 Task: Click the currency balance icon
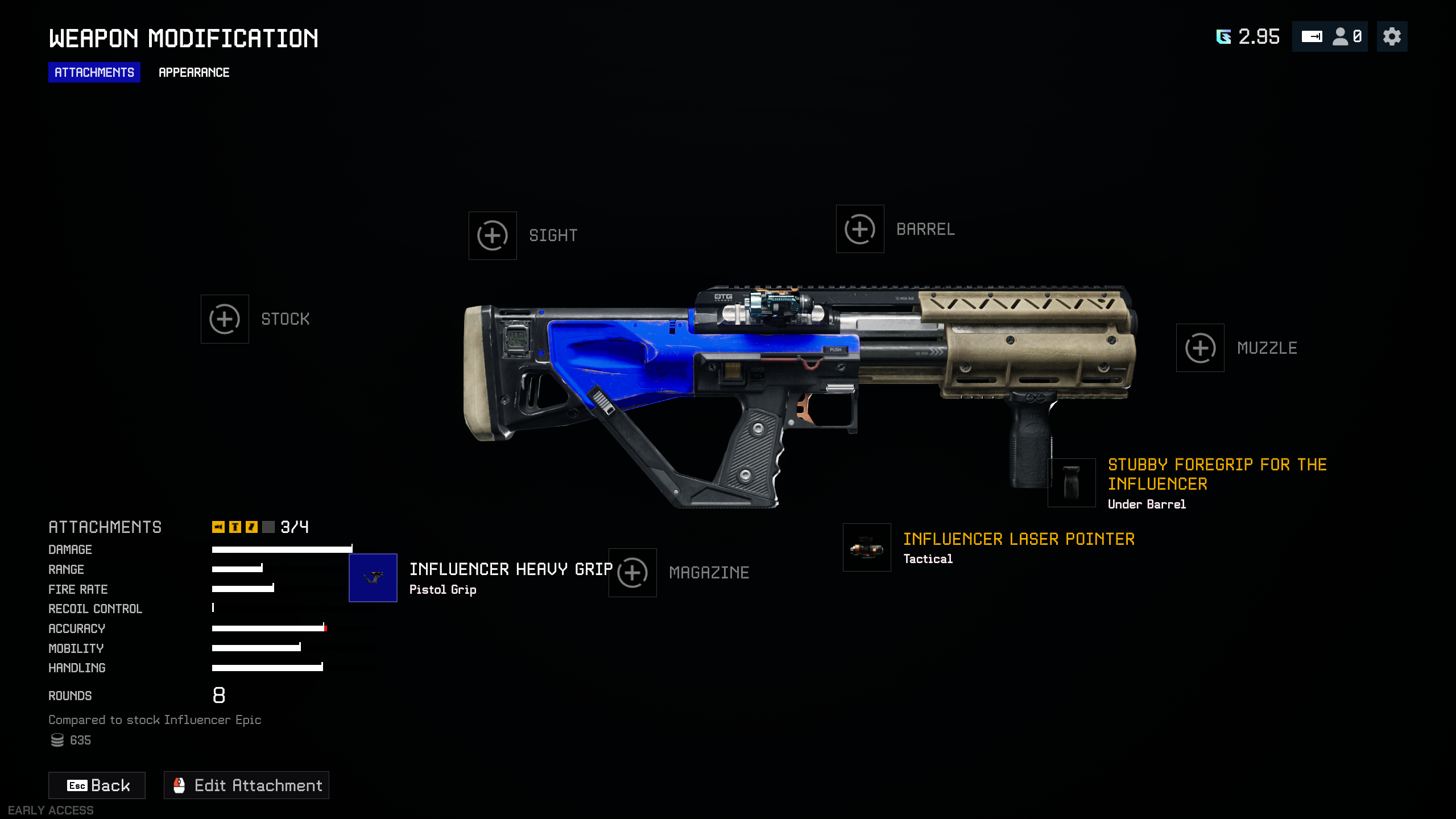coord(1223,37)
